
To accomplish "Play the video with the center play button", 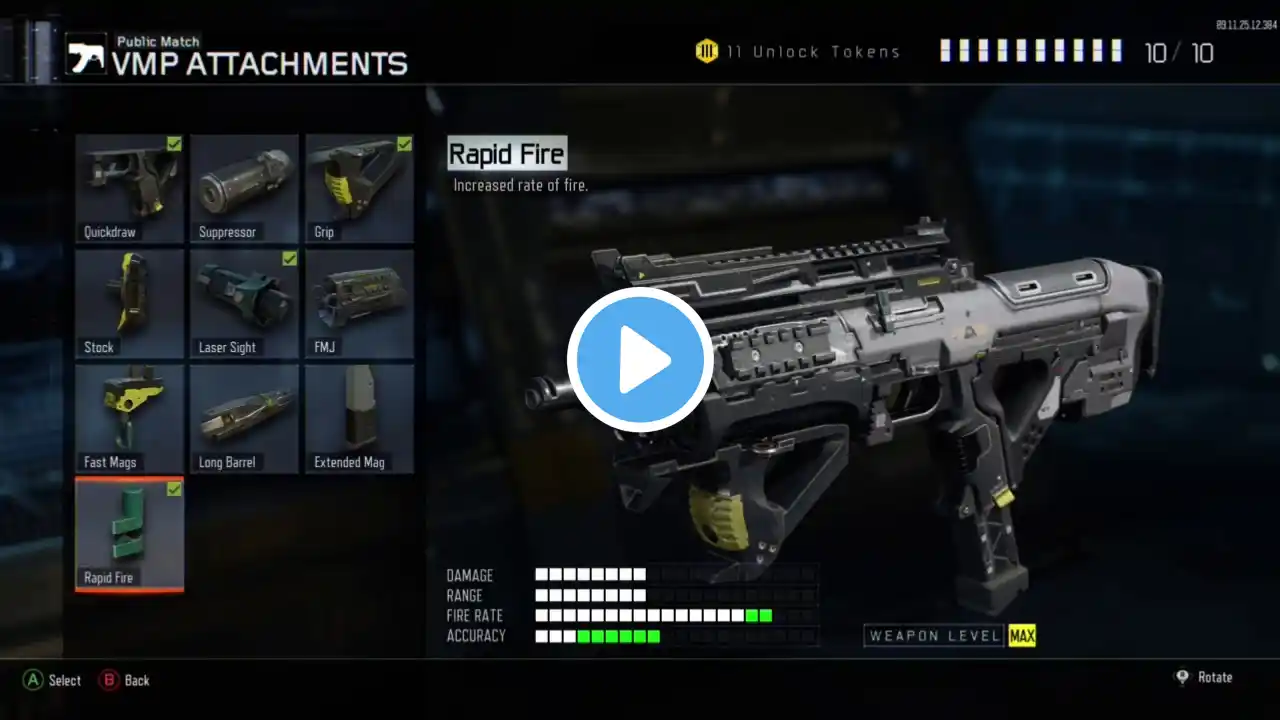I will (640, 360).
